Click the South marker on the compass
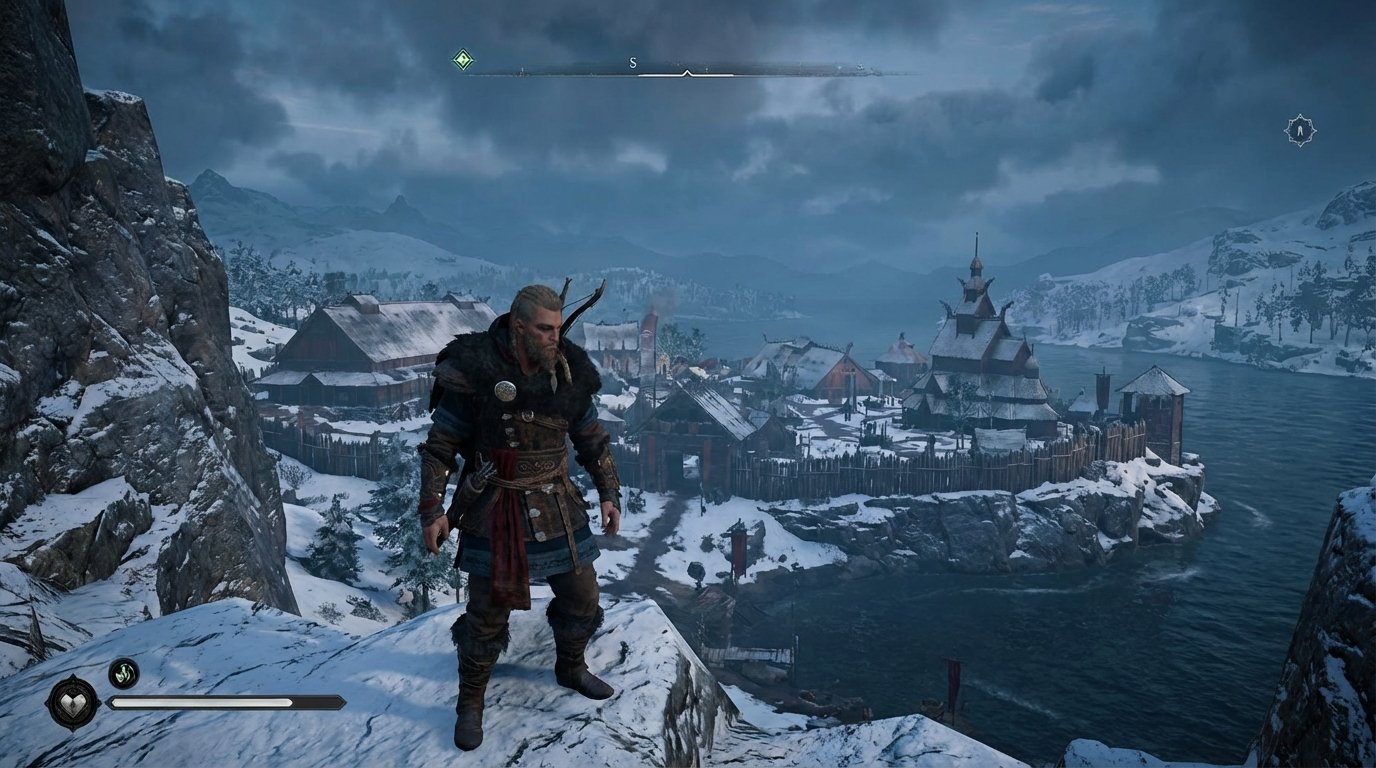The width and height of the screenshot is (1376, 768). [631, 62]
